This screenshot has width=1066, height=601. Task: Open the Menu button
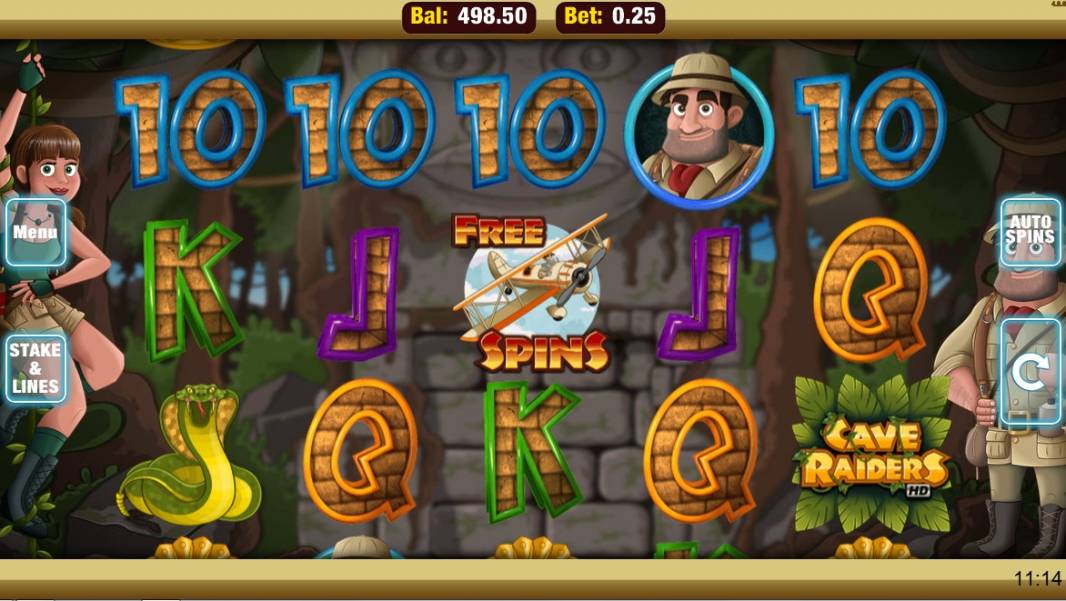(35, 232)
